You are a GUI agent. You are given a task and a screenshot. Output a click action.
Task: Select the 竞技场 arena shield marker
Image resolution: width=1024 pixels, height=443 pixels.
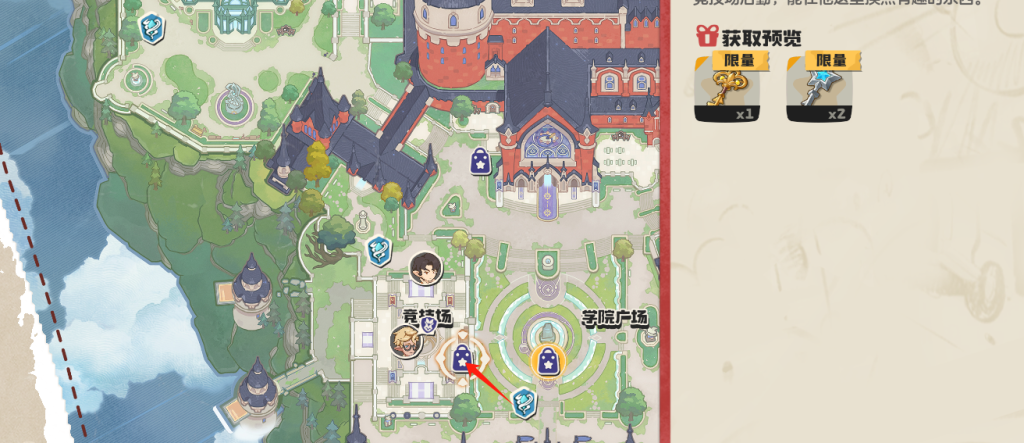428,324
